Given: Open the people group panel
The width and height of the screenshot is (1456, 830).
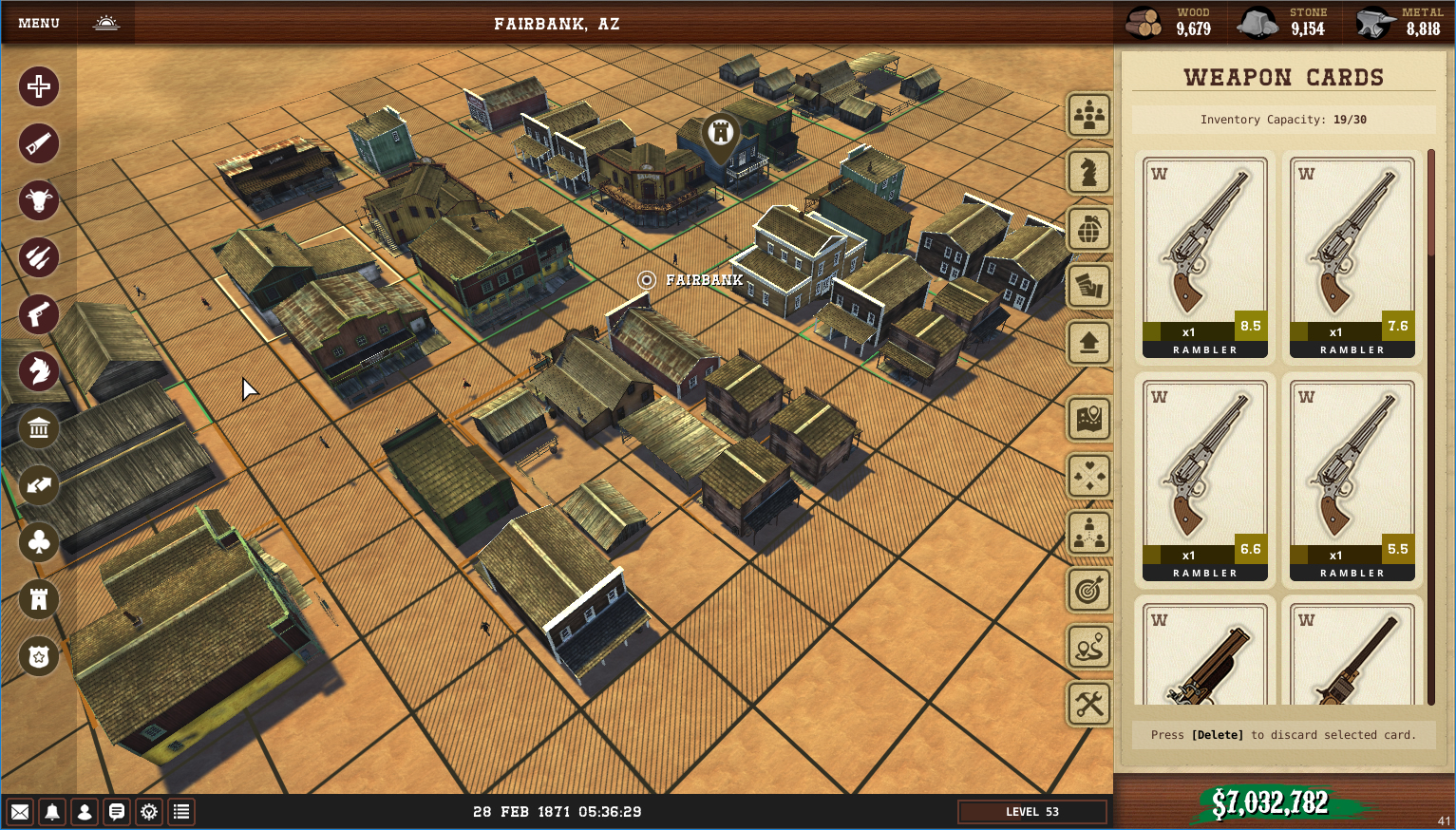Looking at the screenshot, I should [1089, 115].
